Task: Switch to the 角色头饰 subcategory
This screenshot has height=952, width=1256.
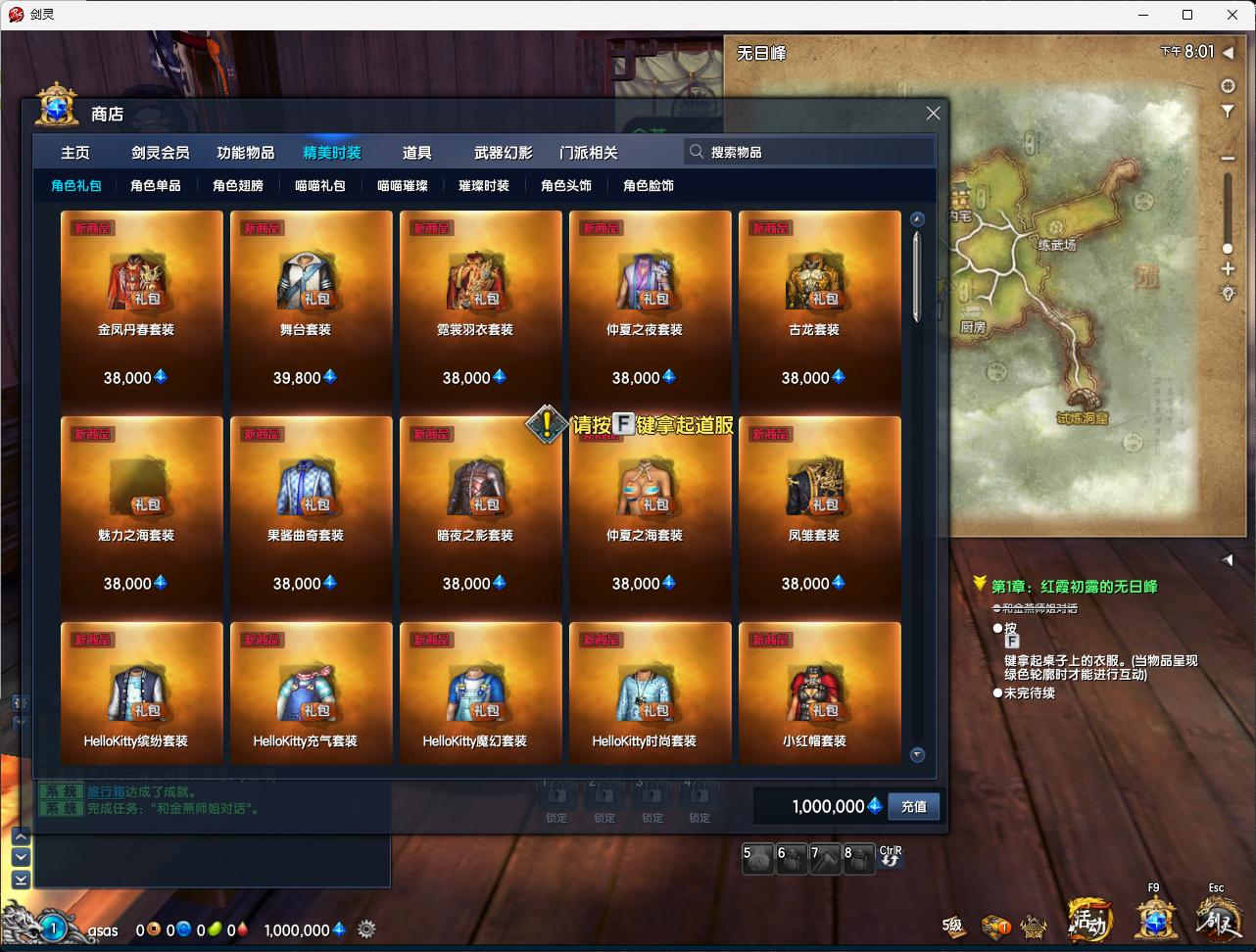Action: (x=566, y=185)
